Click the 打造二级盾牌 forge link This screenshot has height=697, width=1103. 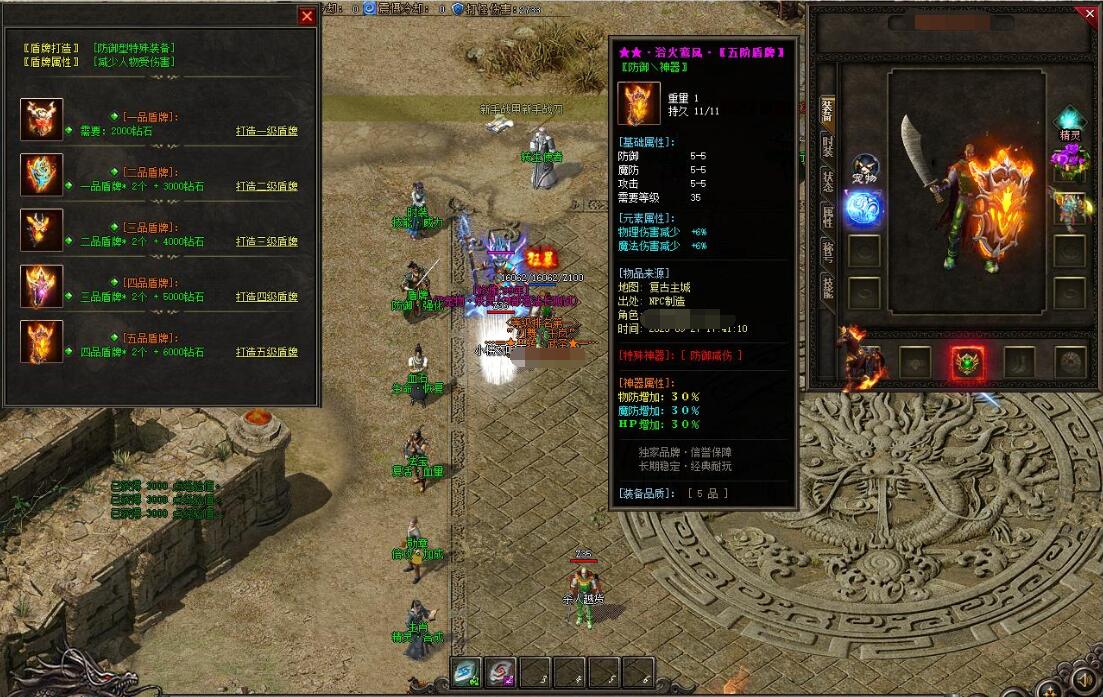(266, 186)
